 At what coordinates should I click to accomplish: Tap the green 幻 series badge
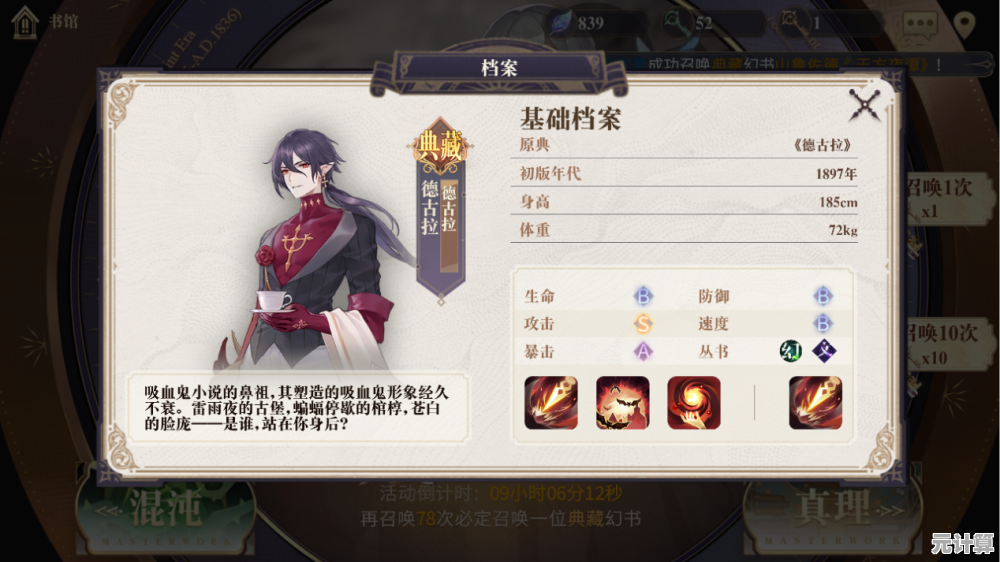tap(791, 351)
